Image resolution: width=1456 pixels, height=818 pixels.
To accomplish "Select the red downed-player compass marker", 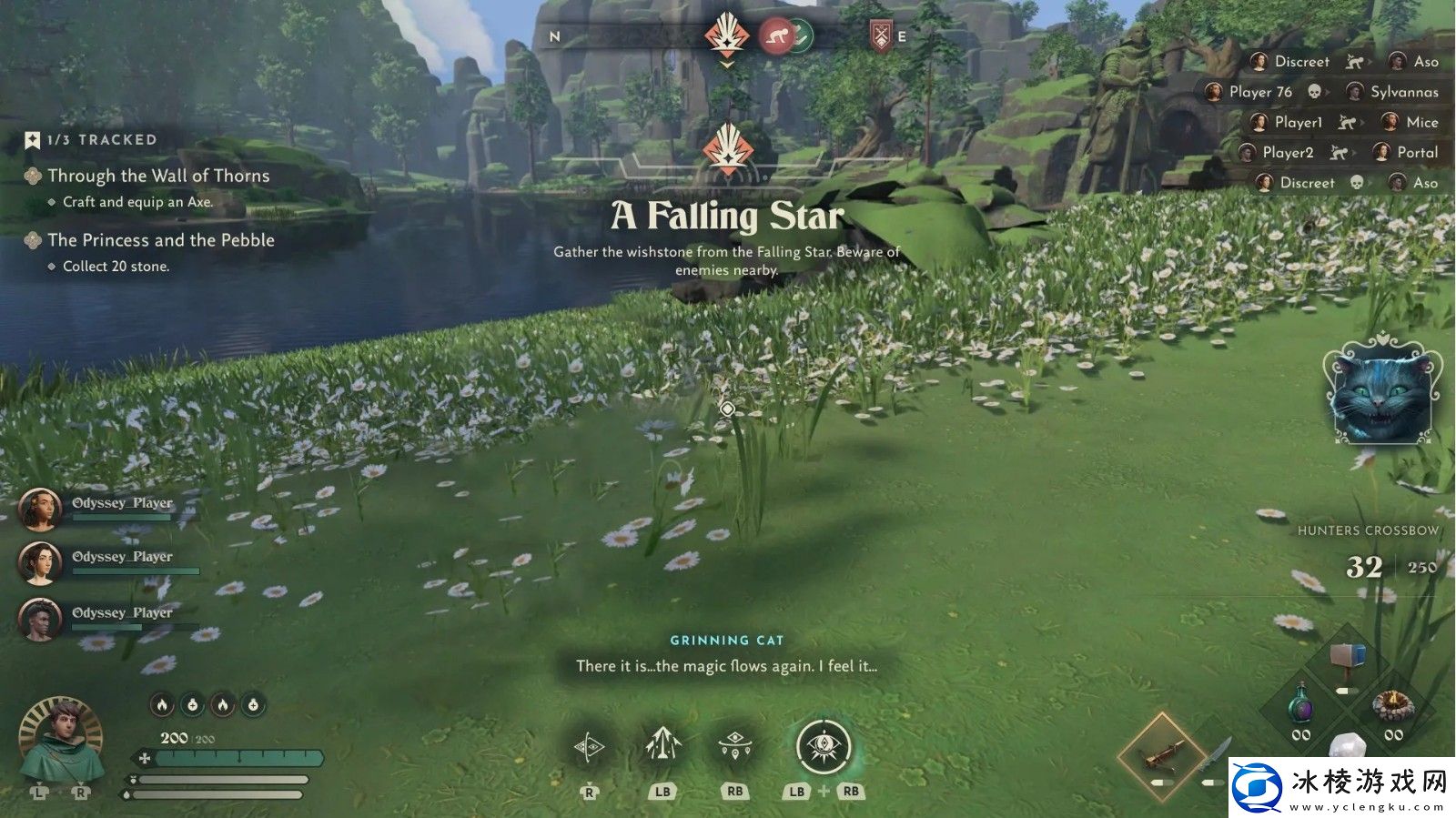I will [775, 36].
